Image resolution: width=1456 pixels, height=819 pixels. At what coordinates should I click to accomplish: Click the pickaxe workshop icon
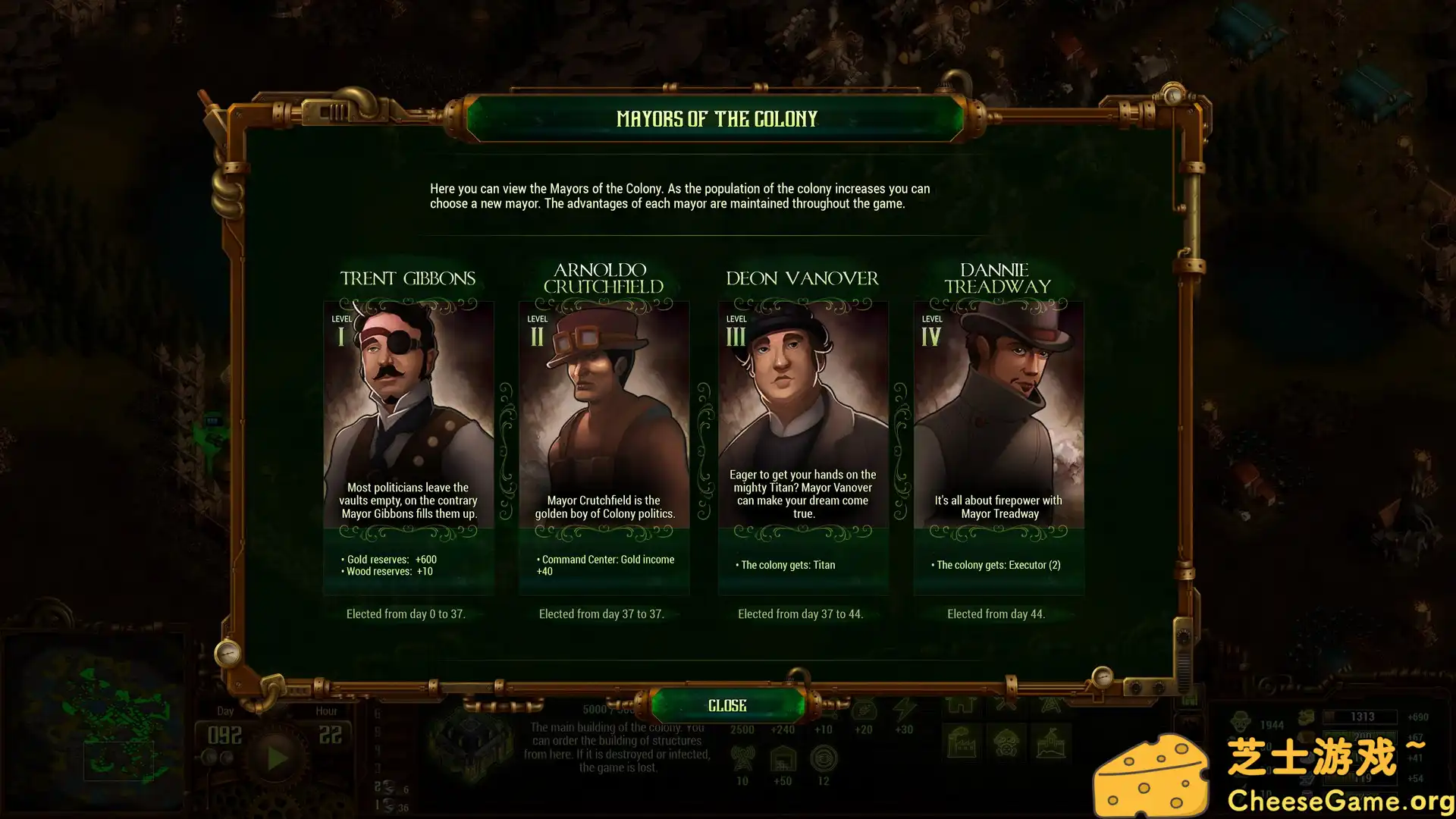click(1005, 705)
